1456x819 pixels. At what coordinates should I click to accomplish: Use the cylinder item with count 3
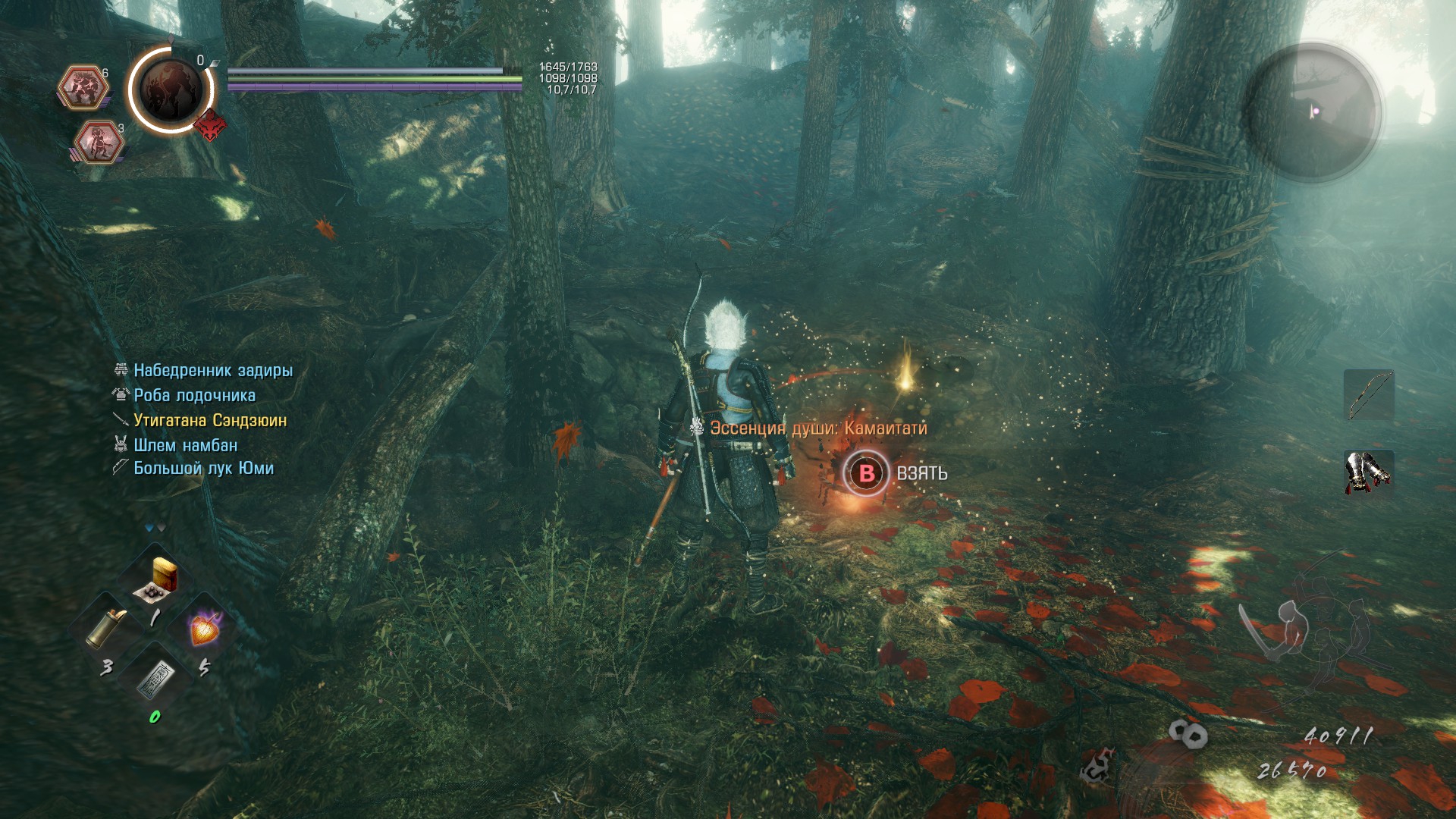pyautogui.click(x=105, y=629)
